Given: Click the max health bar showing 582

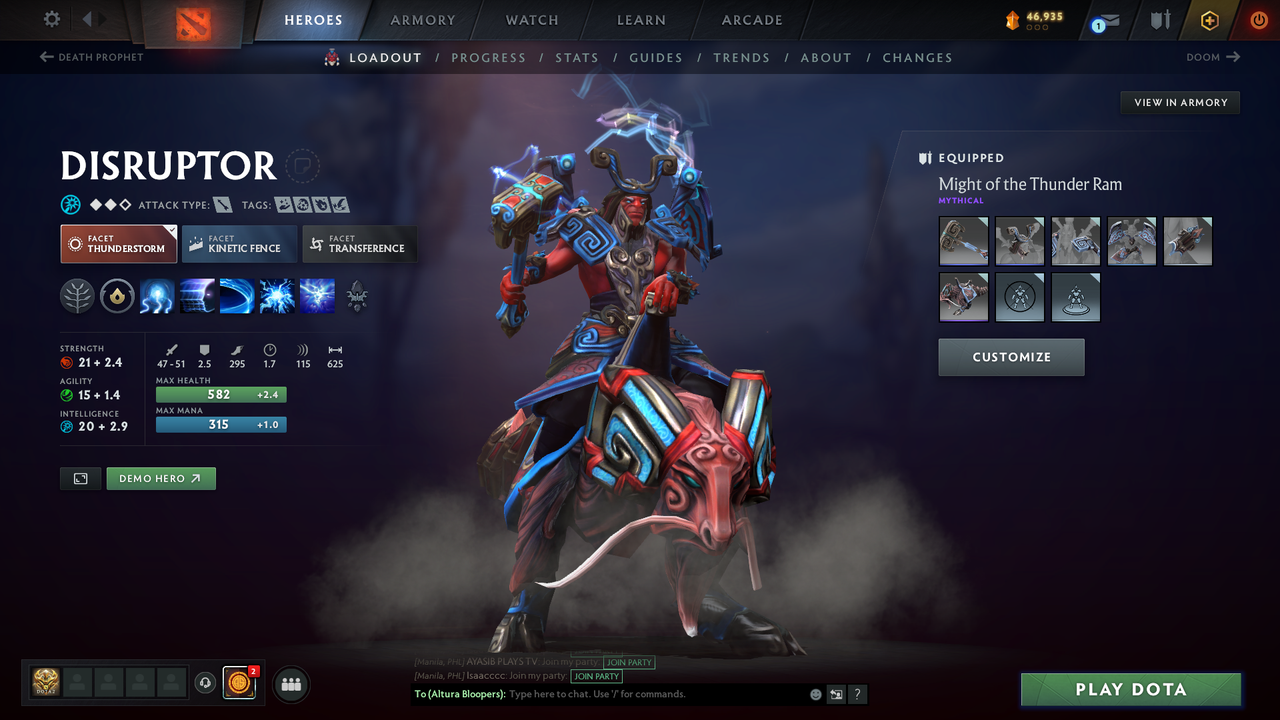Looking at the screenshot, I should click(x=221, y=394).
